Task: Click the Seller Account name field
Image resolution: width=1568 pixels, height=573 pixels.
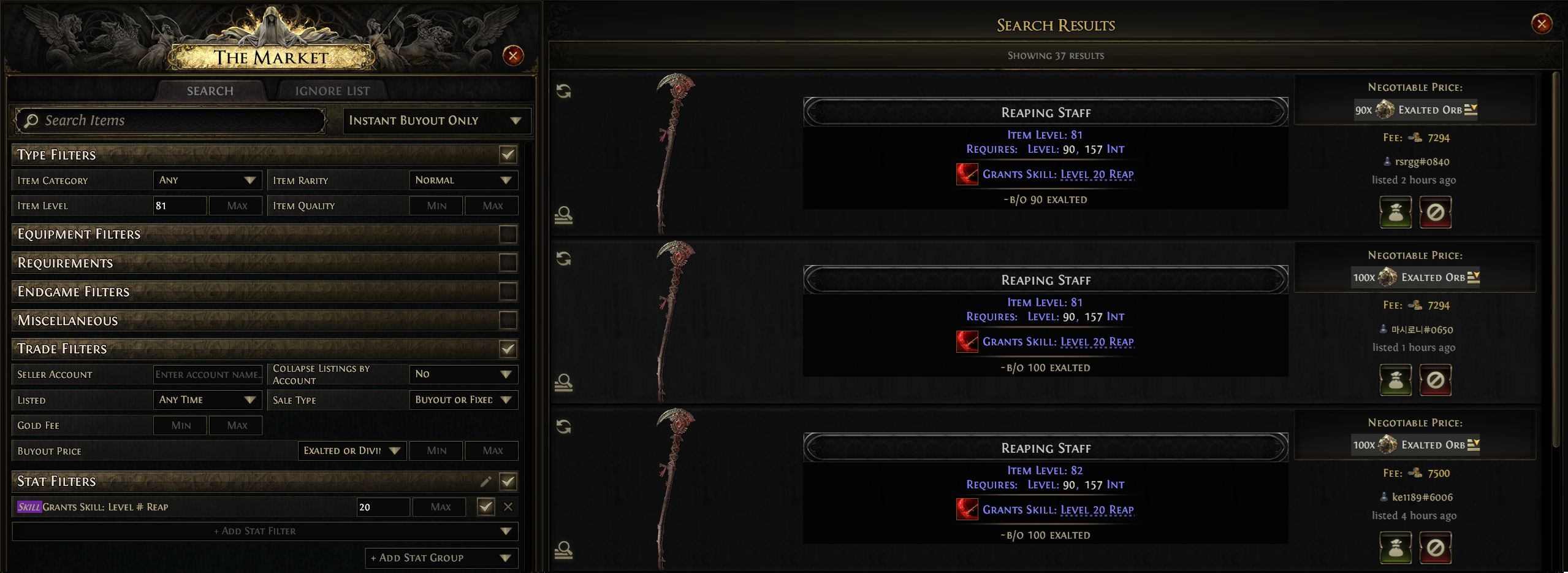Action: [207, 374]
